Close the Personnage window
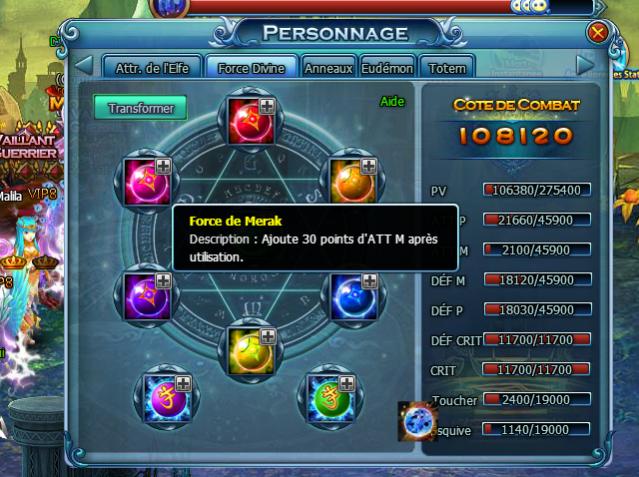The height and width of the screenshot is (477, 639). (x=598, y=32)
